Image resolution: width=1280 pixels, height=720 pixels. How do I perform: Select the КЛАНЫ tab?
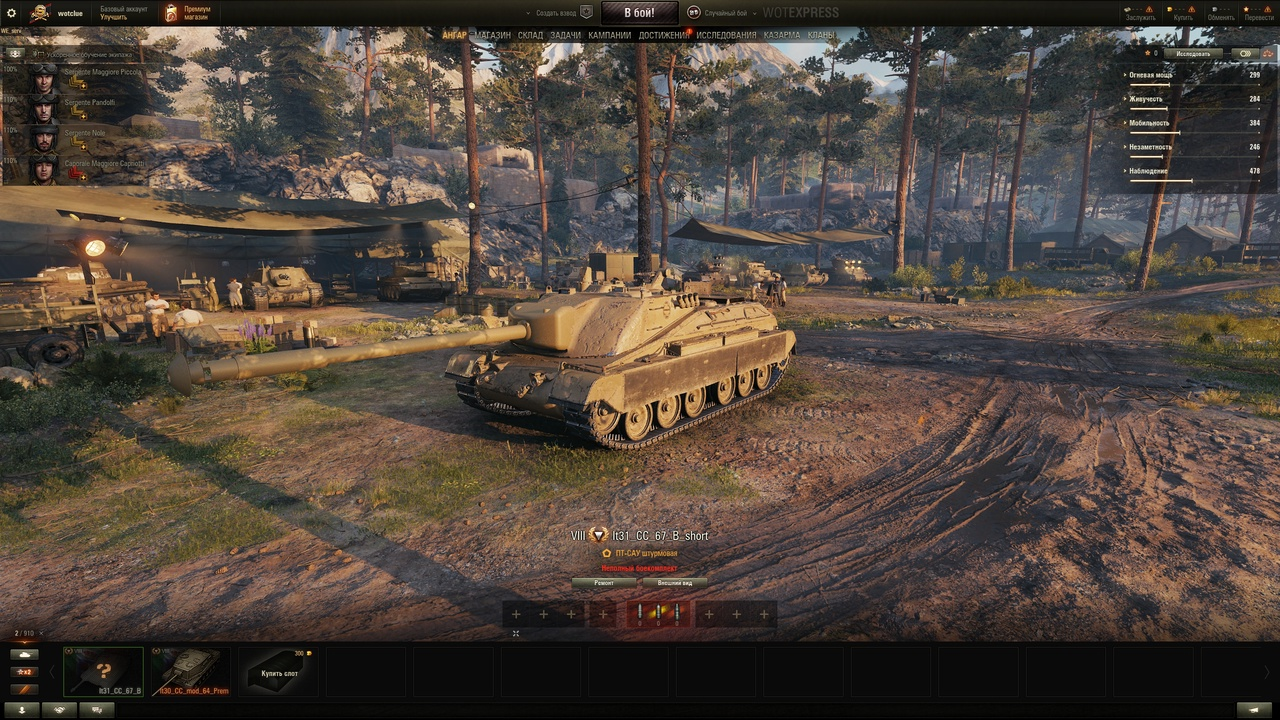click(x=821, y=35)
